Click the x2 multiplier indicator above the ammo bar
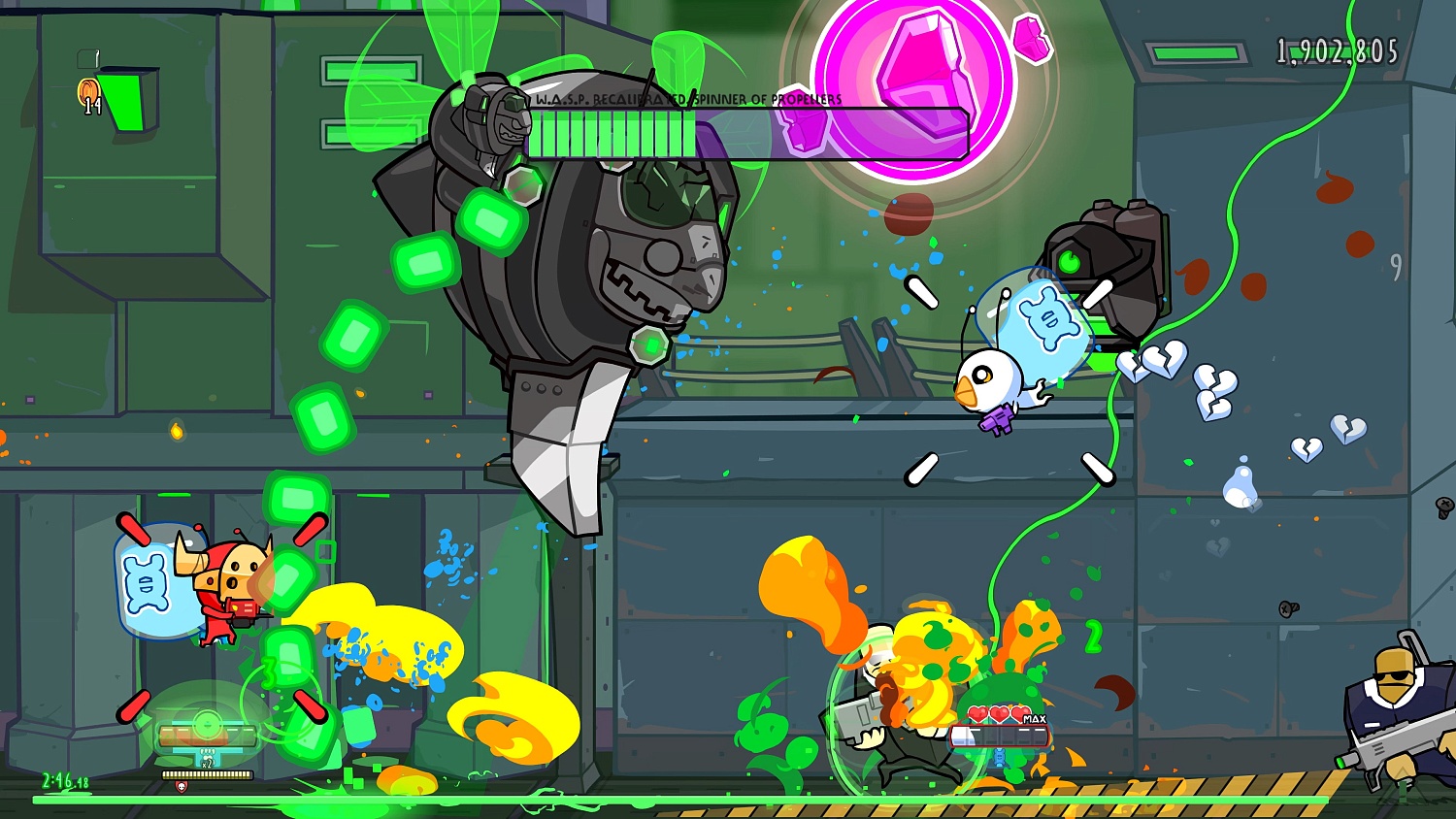1456x819 pixels. pos(207,764)
